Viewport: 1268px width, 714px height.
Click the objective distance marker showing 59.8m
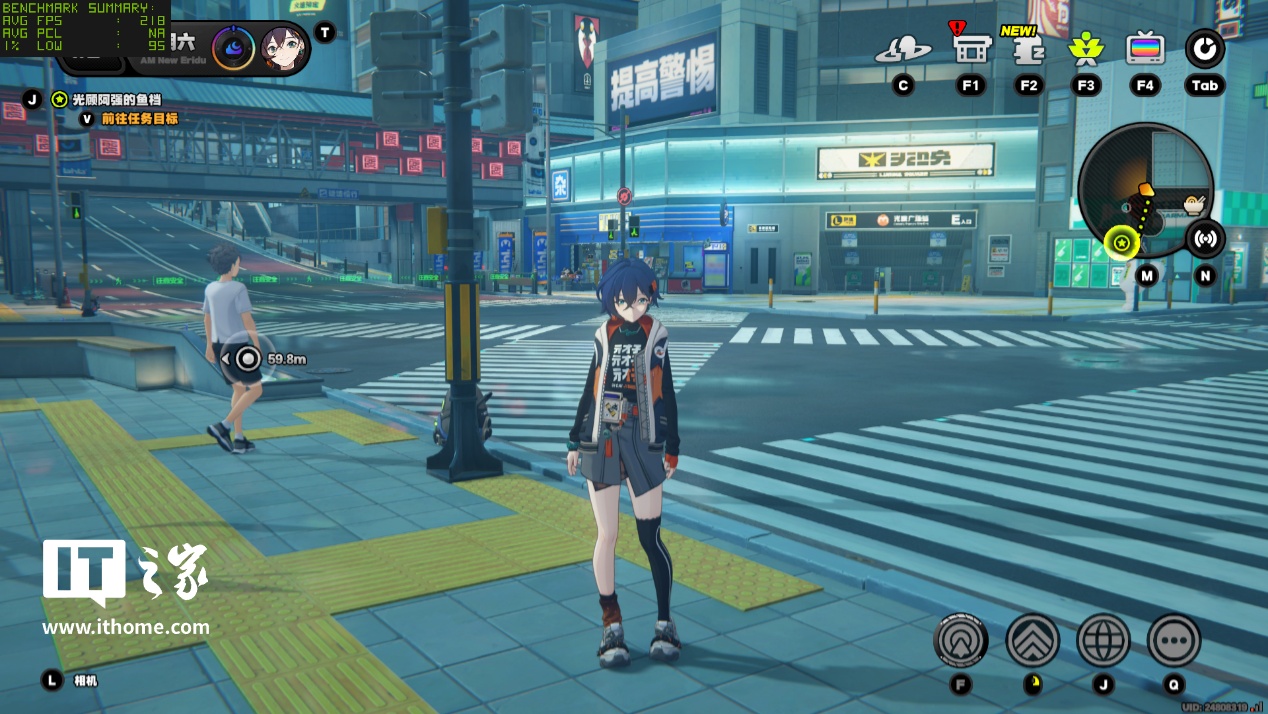coord(249,358)
